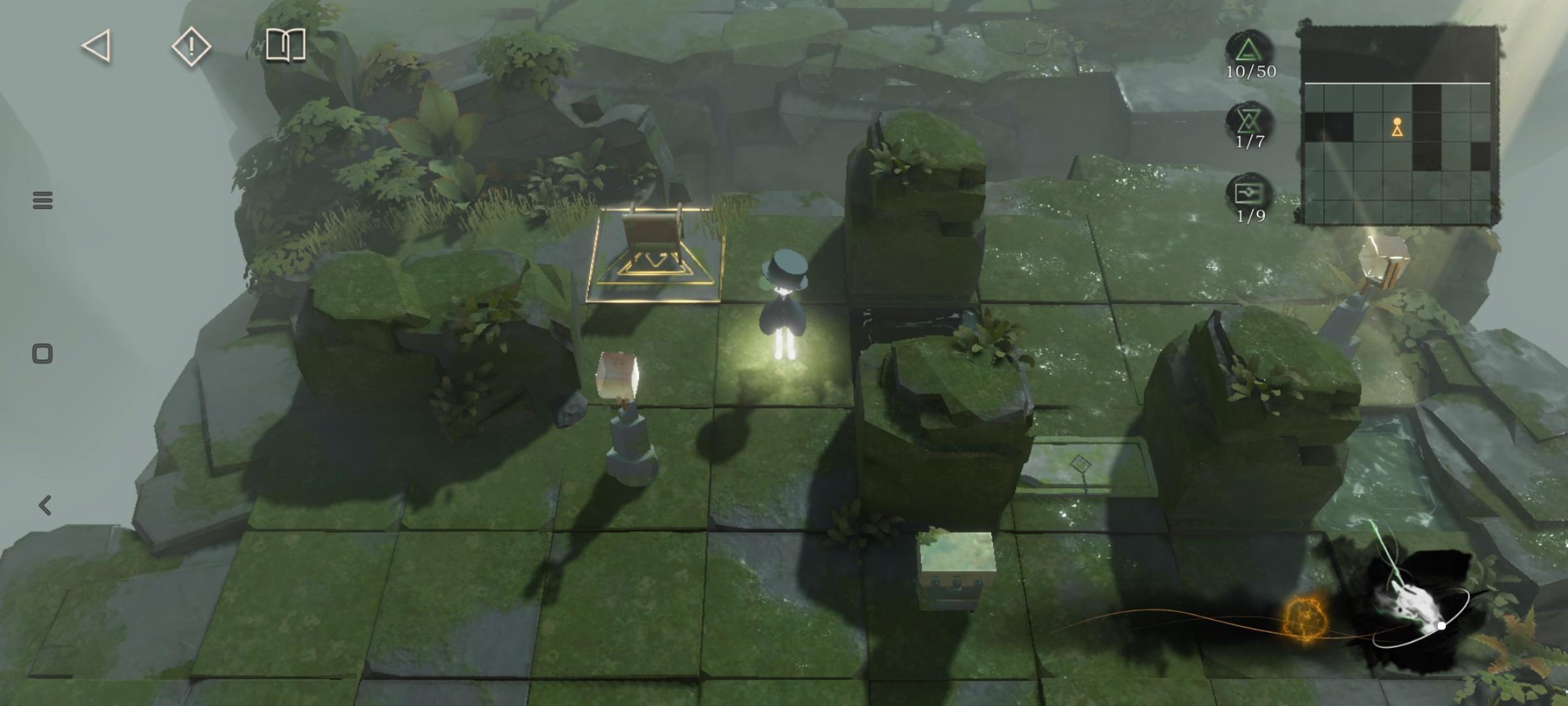Tap the Android recent apps button

[42, 200]
